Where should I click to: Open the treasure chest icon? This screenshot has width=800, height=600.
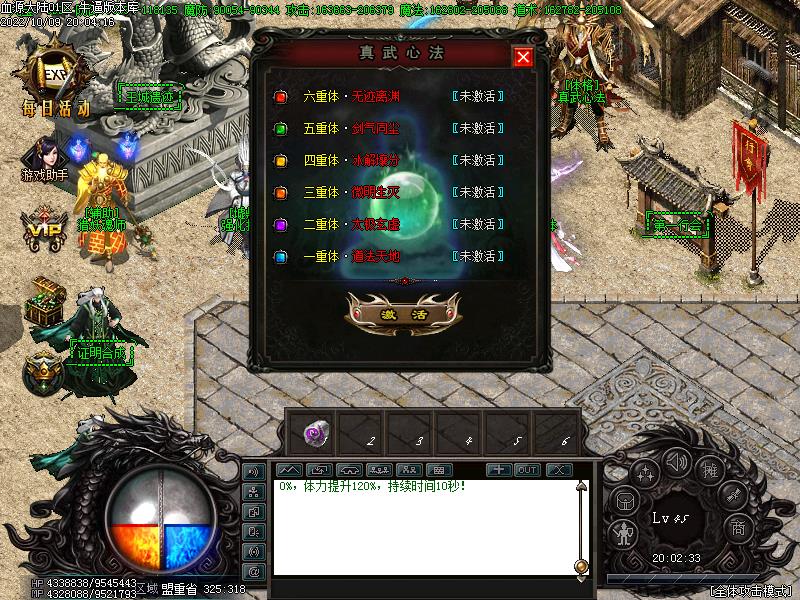pyautogui.click(x=46, y=301)
